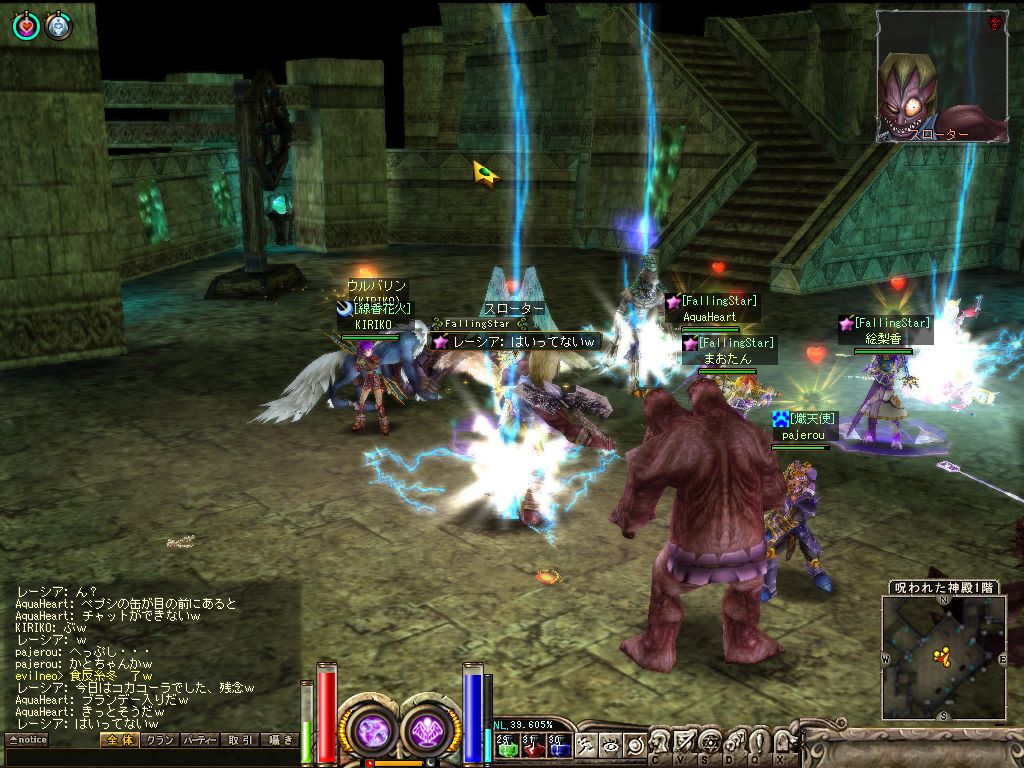Image resolution: width=1024 pixels, height=768 pixels.
Task: Toggle the running figure icon
Action: click(586, 745)
